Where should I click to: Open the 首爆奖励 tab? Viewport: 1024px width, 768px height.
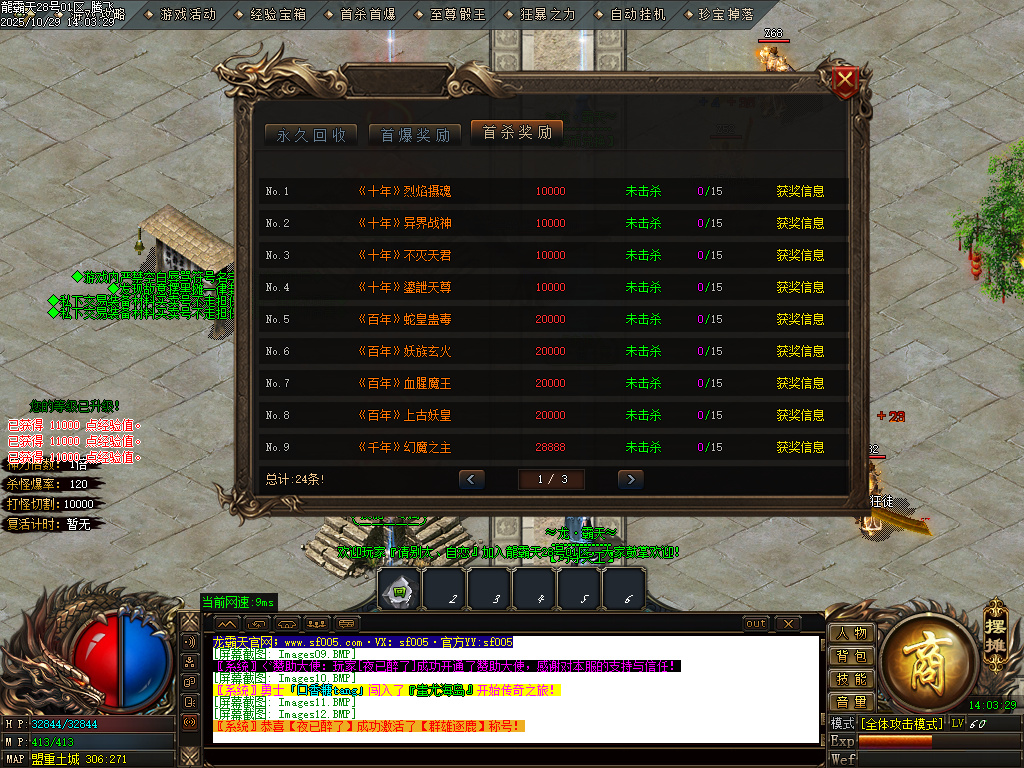tap(415, 135)
